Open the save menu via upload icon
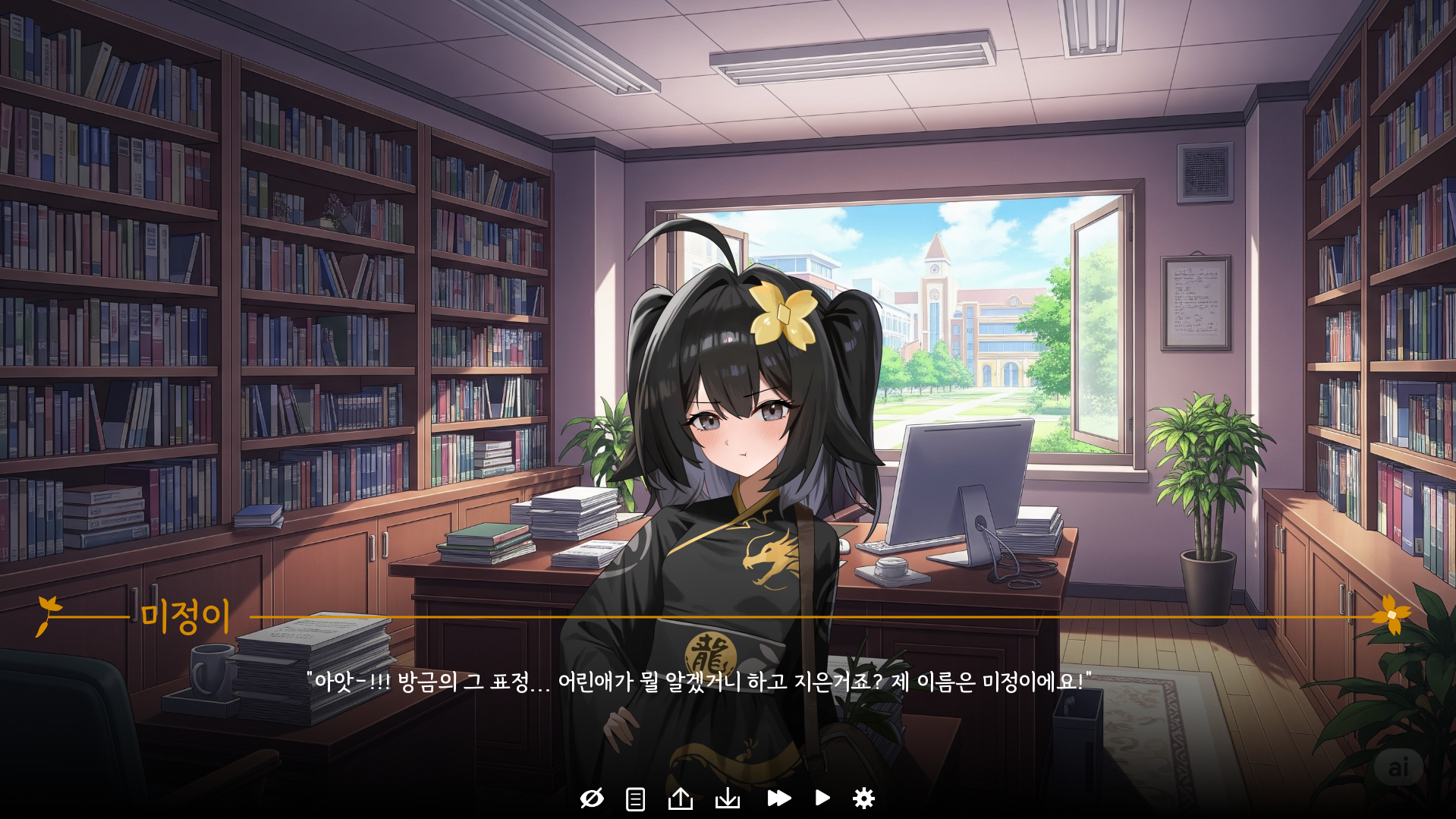Image resolution: width=1456 pixels, height=819 pixels. tap(680, 799)
